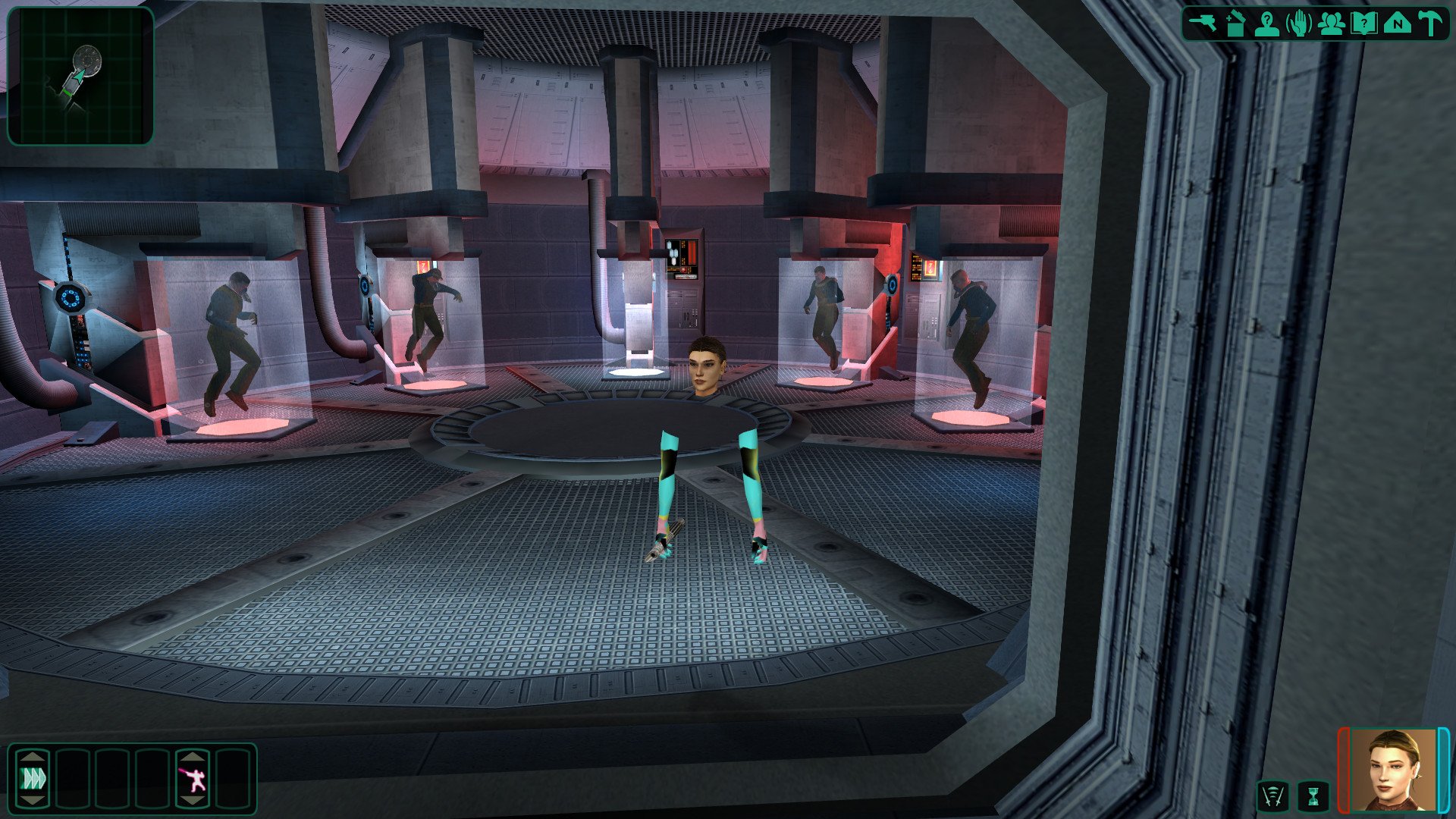Cycle down below the lightsaber fighter action

[193, 801]
